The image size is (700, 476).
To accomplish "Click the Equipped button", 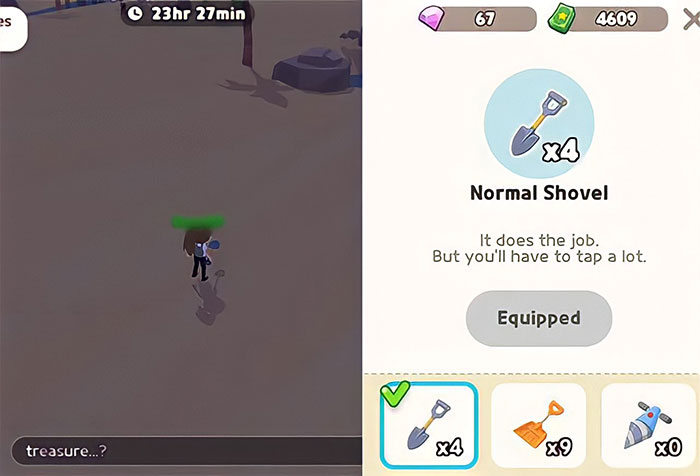I will tap(539, 319).
